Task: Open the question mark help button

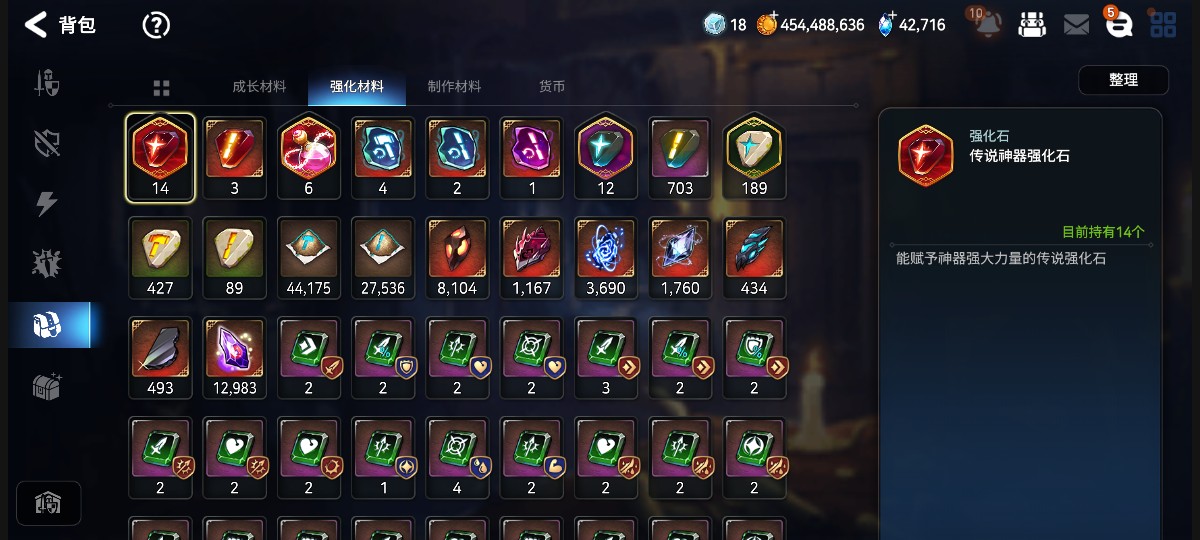Action: point(156,25)
